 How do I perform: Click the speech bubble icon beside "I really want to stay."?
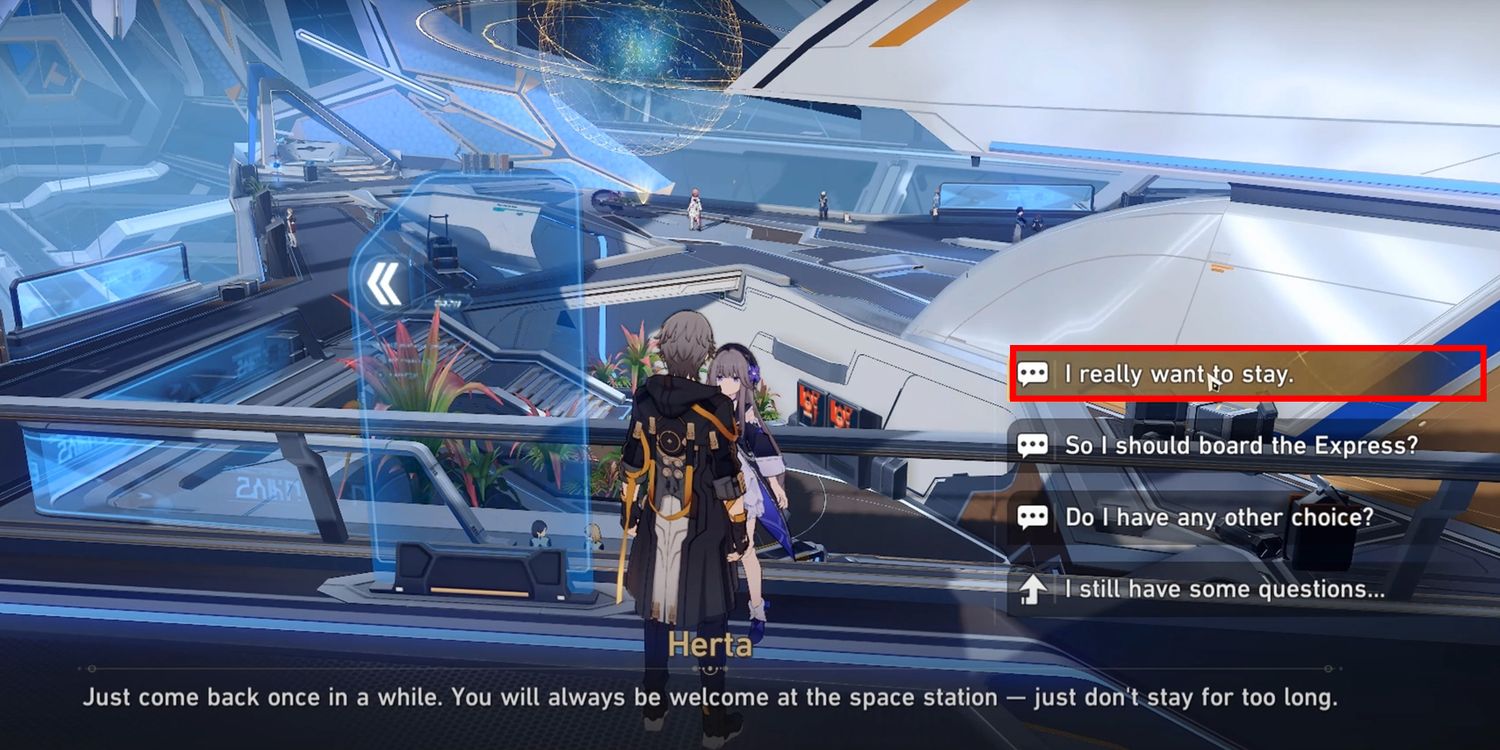pos(1034,372)
